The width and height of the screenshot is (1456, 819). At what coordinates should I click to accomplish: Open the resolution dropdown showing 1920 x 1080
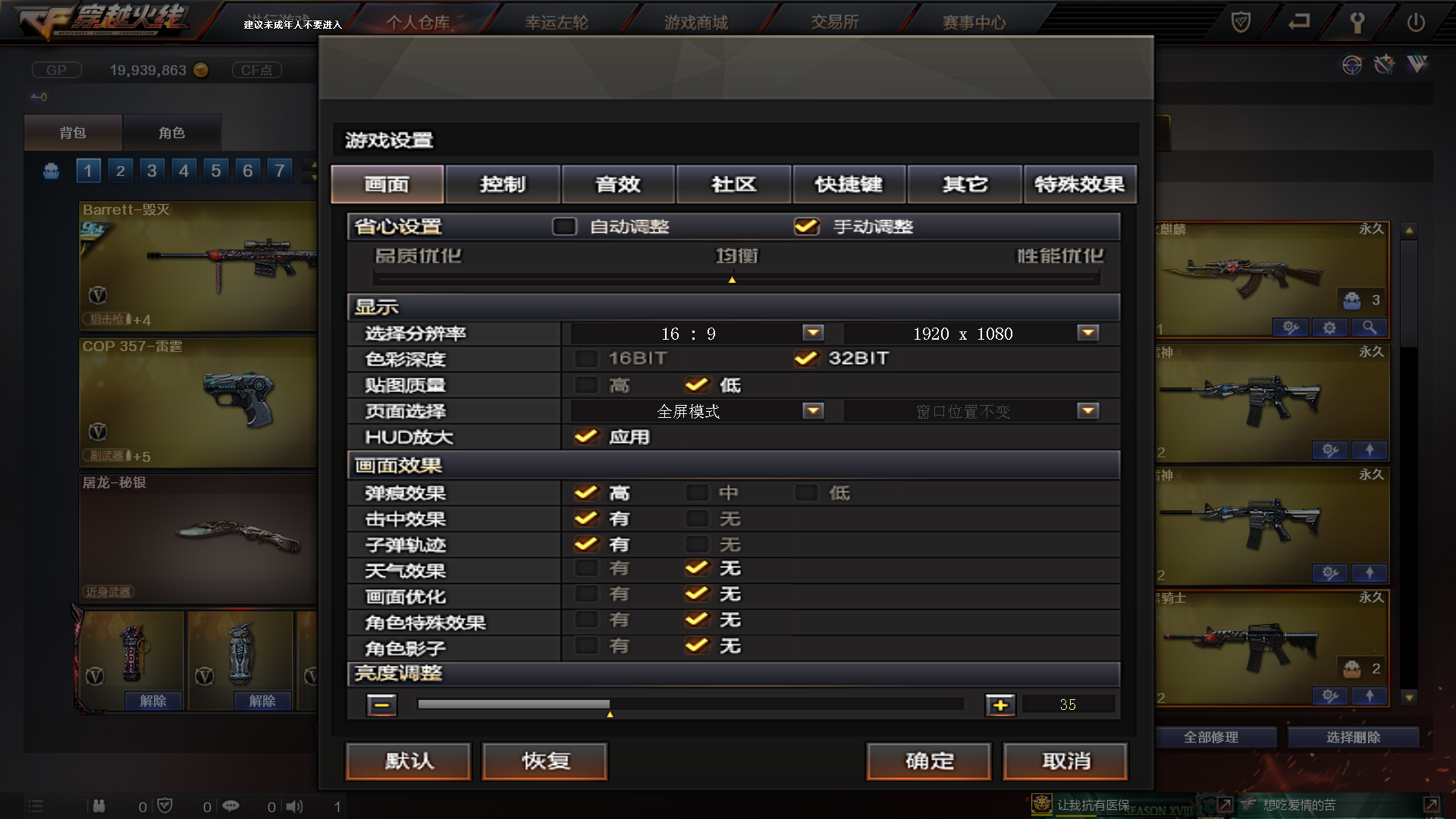[1087, 333]
